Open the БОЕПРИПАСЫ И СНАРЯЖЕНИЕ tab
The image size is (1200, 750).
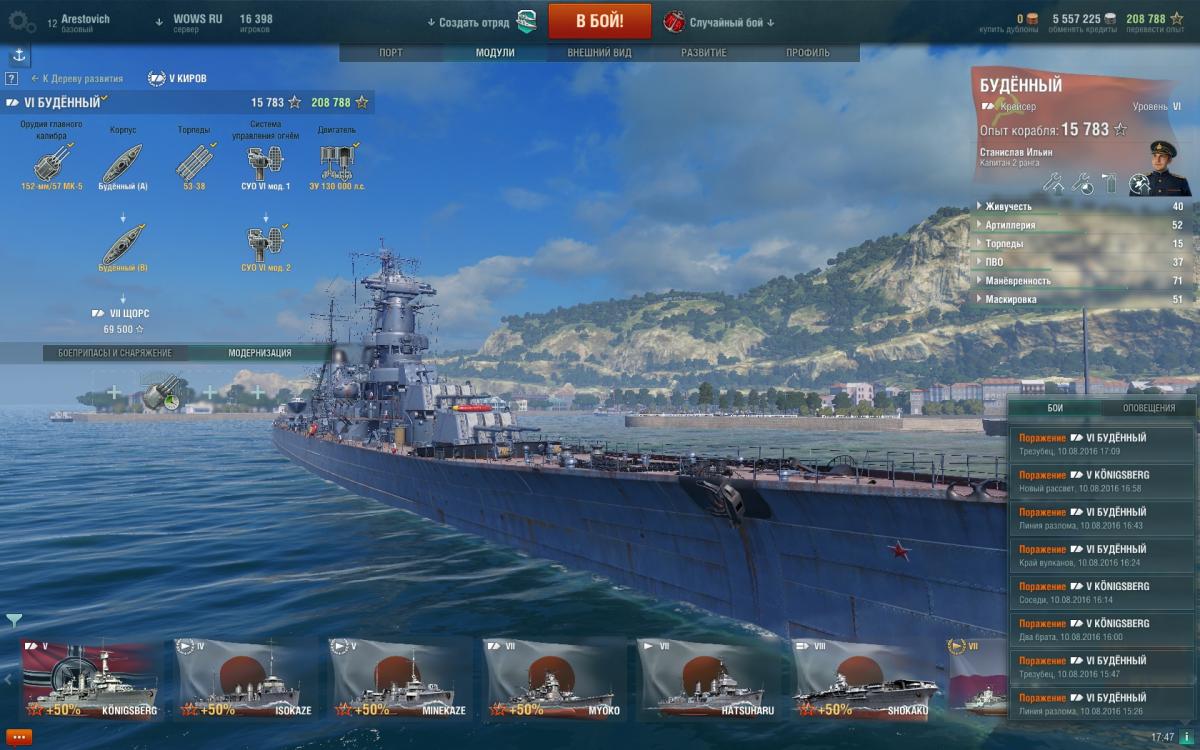point(115,353)
